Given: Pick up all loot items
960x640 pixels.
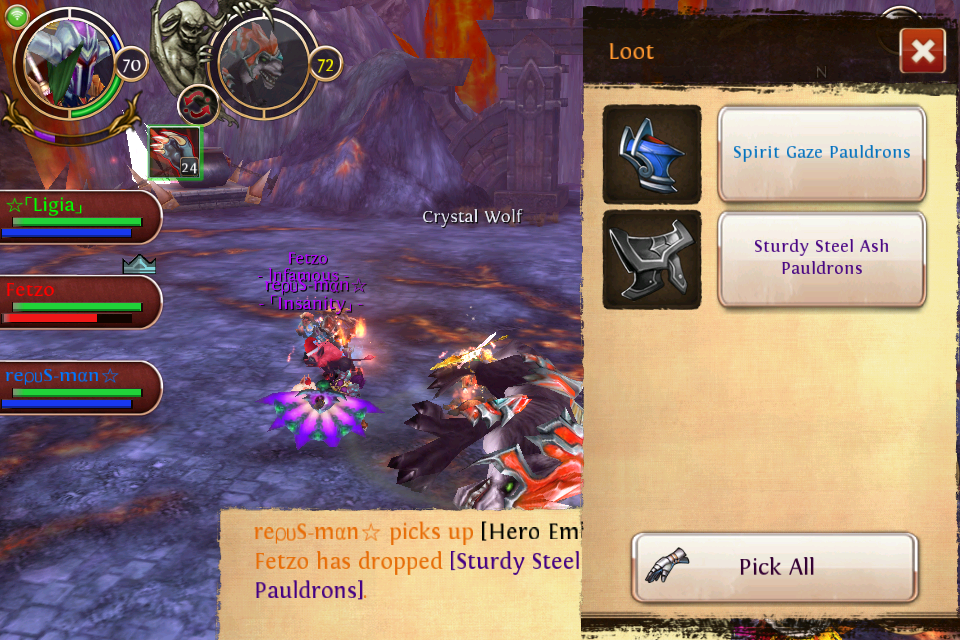Looking at the screenshot, I should tap(775, 567).
